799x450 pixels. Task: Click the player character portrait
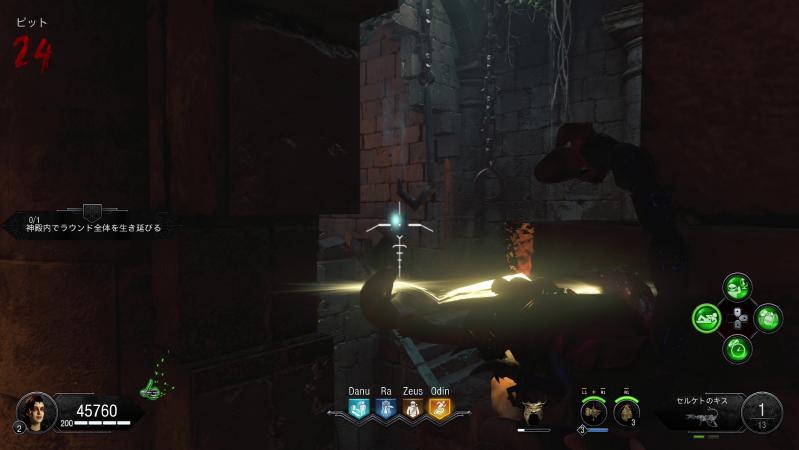point(35,410)
